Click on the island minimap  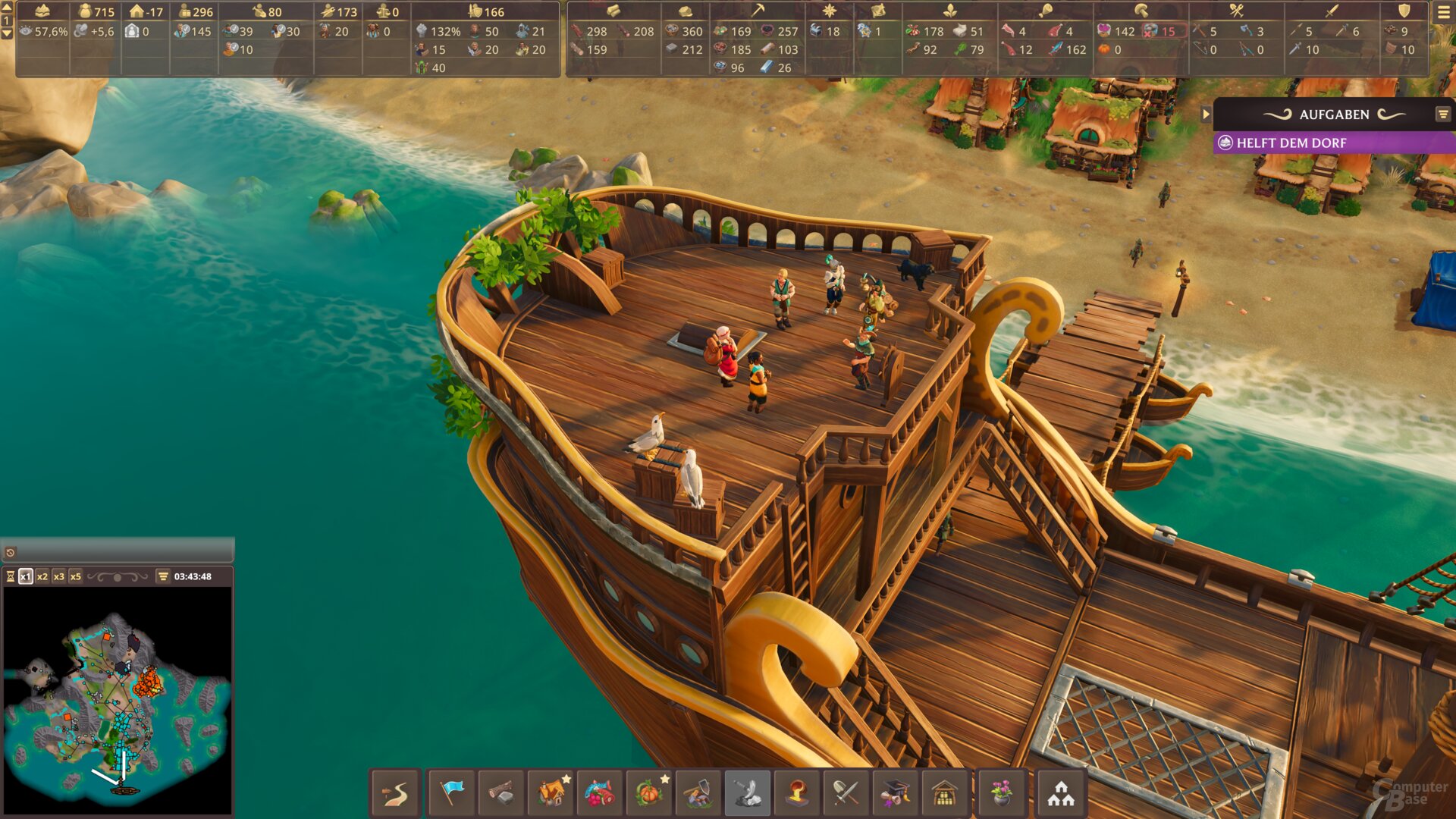(118, 701)
